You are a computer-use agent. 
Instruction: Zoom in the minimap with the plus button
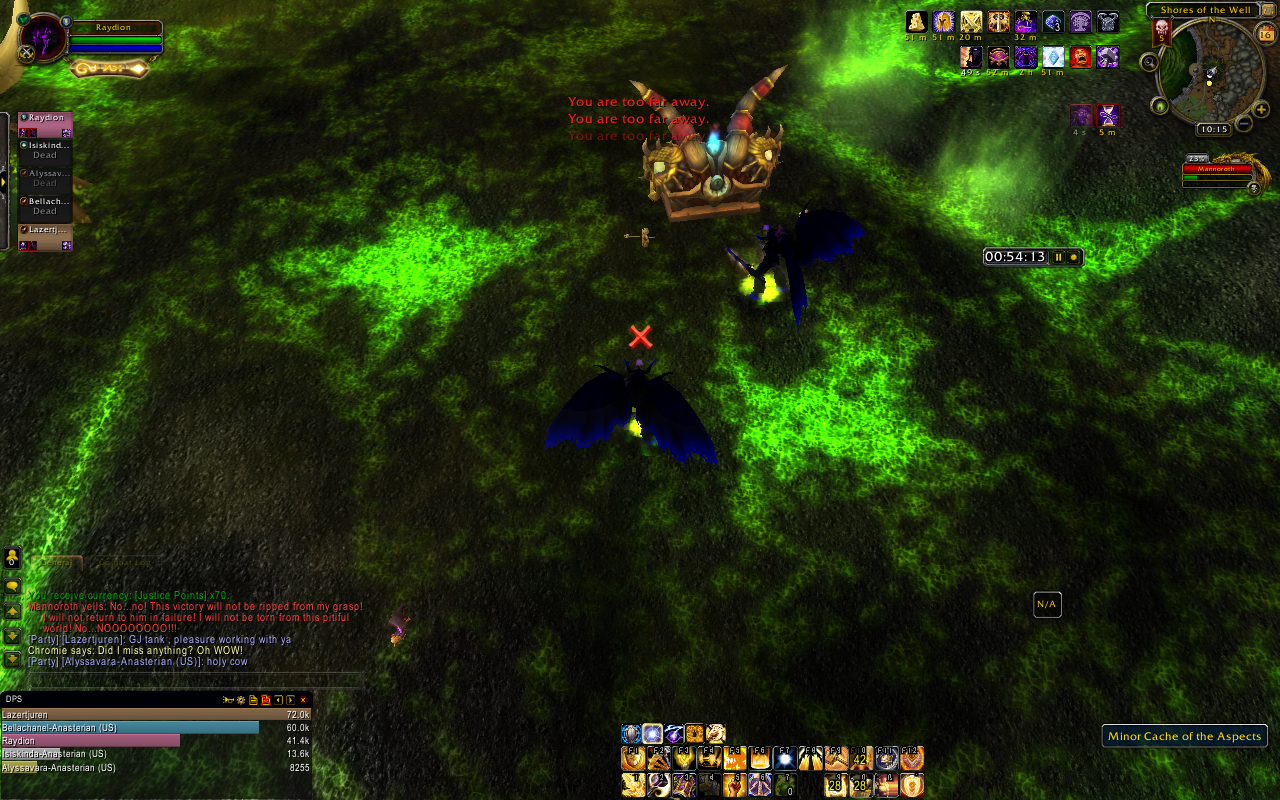tap(1263, 108)
